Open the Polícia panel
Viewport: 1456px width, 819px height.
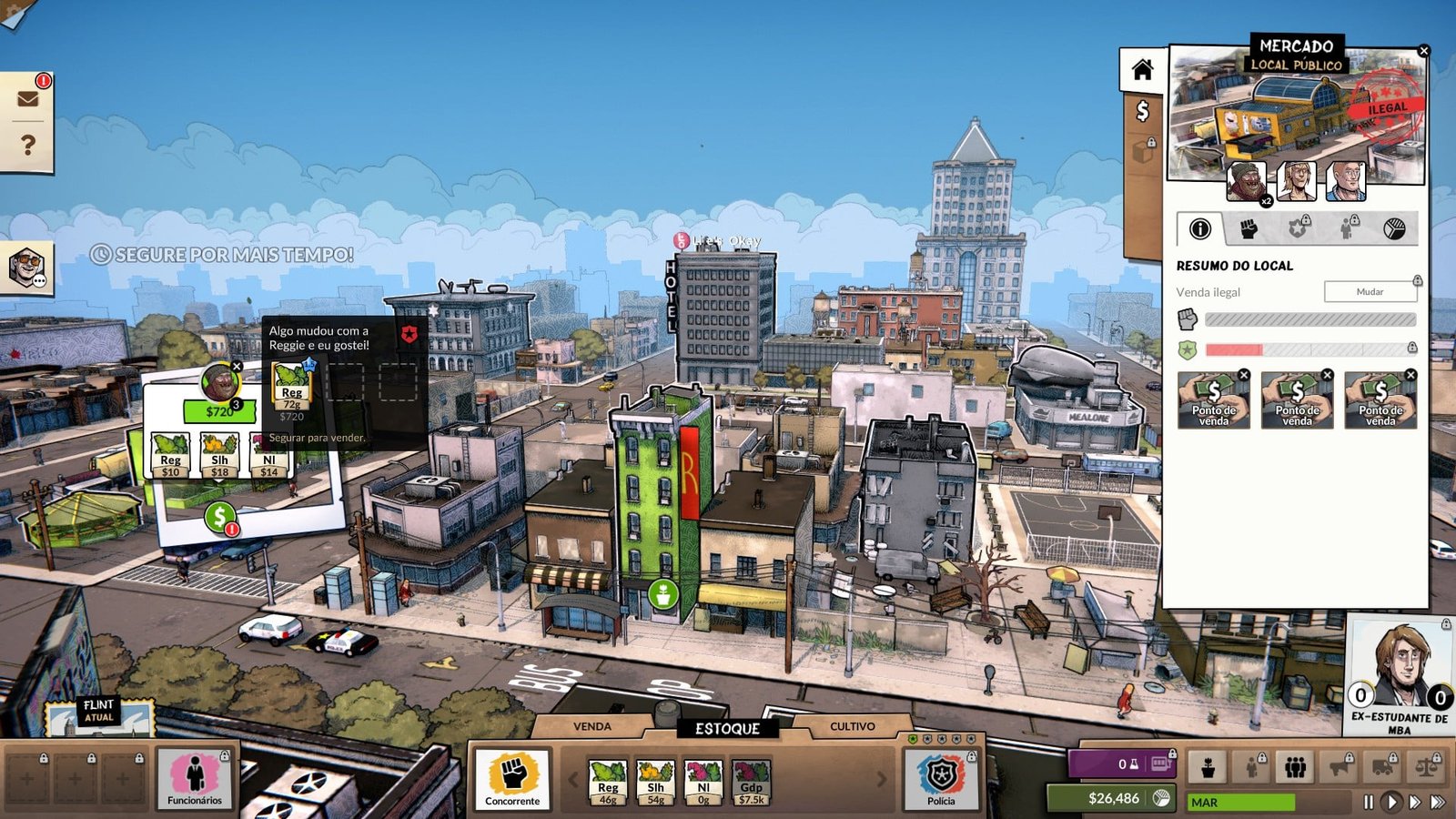point(941,779)
